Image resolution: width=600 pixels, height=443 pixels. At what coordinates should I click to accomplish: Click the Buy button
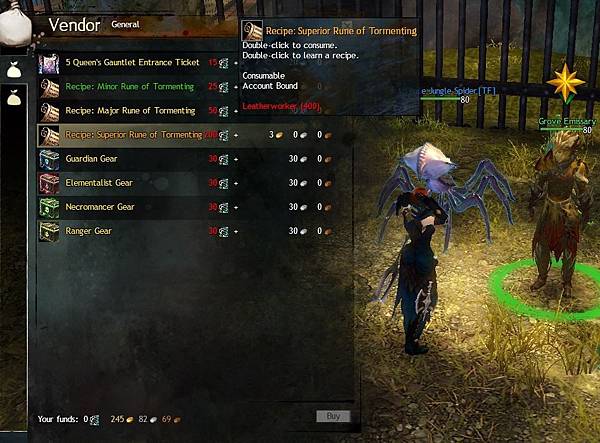coord(333,416)
